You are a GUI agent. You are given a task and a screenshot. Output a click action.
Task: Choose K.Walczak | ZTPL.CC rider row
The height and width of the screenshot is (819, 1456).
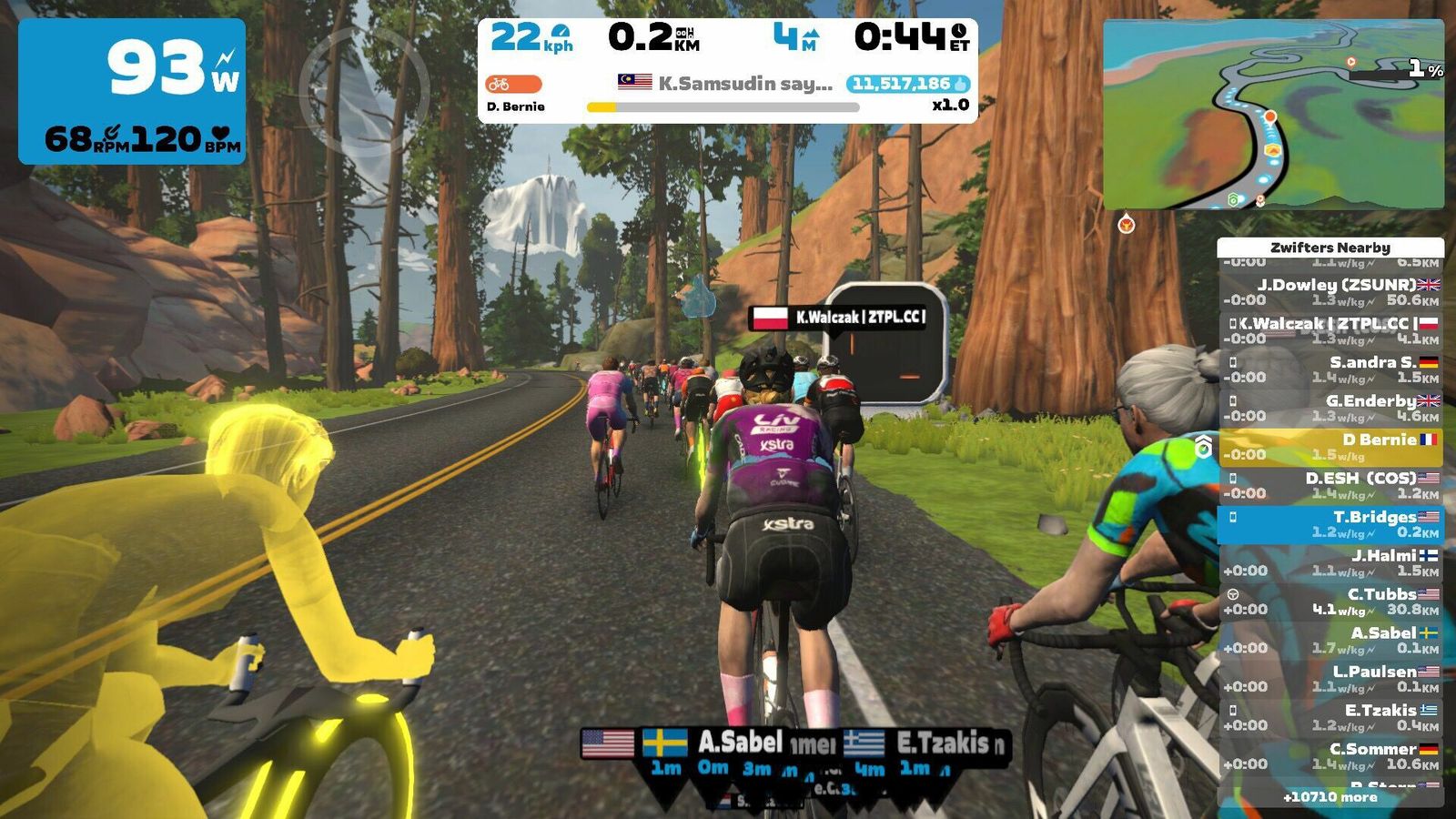1330,330
